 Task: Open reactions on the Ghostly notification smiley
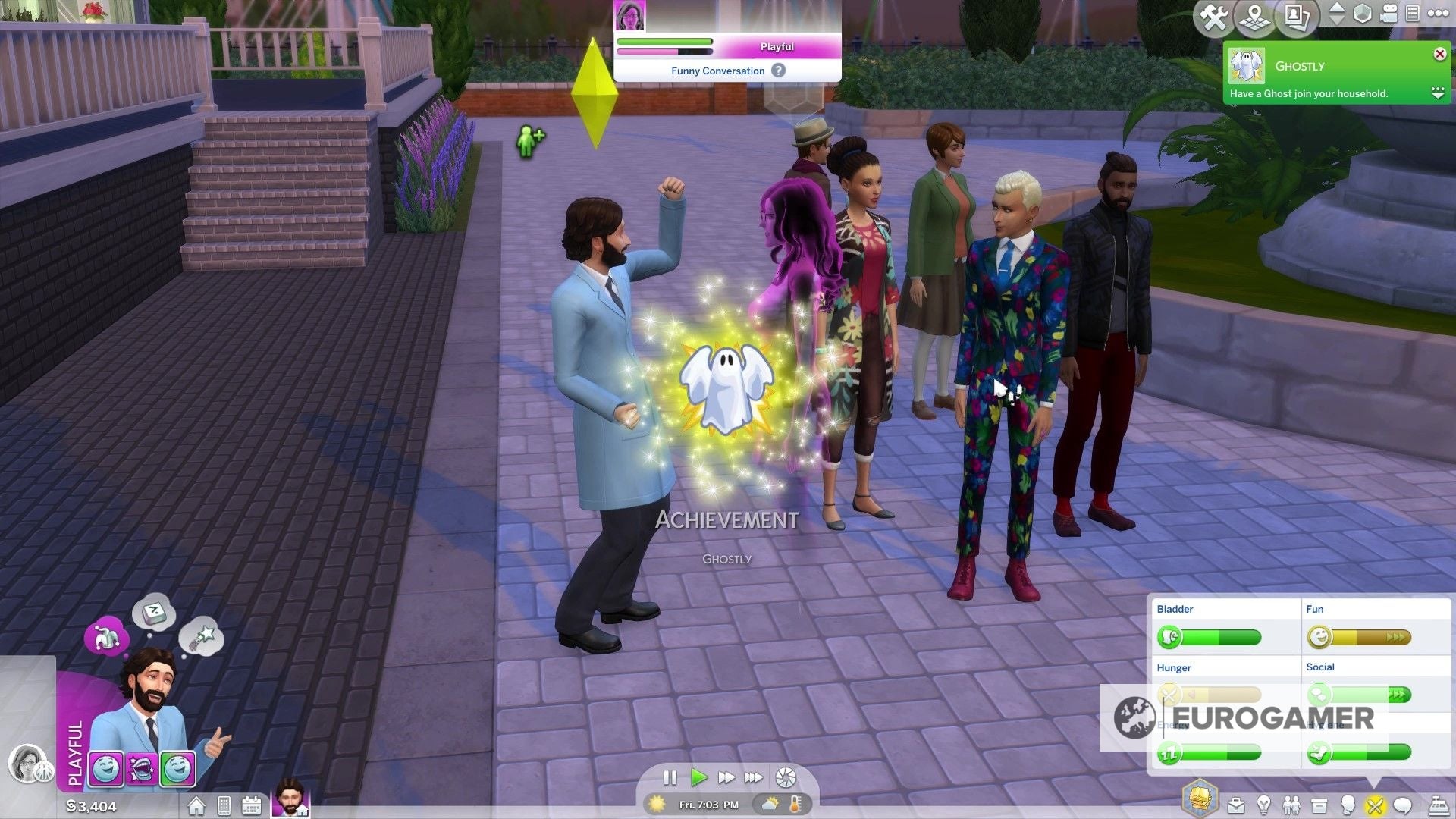pos(1439,93)
